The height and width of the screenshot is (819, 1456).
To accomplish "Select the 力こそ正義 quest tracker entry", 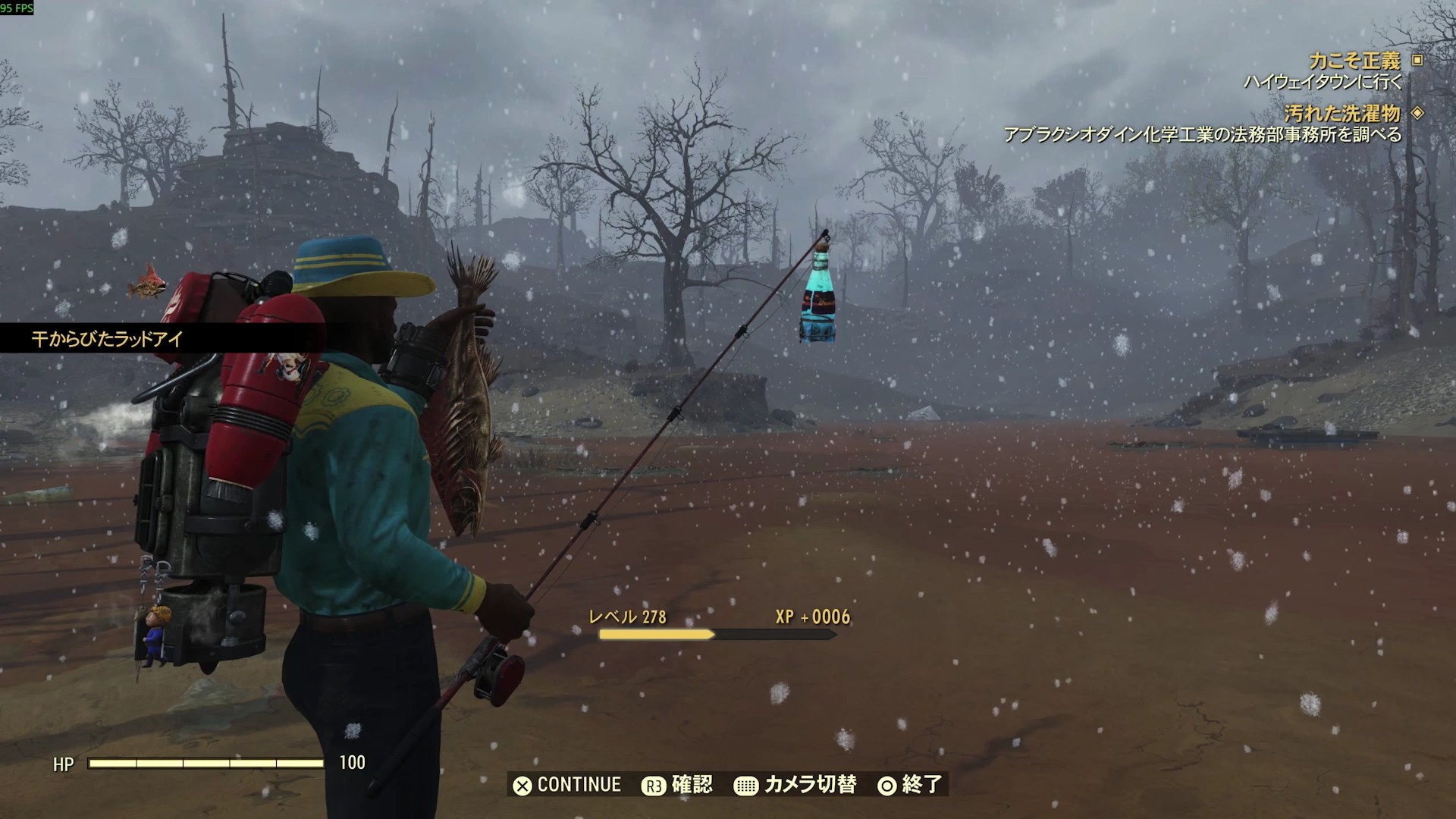I will click(x=1354, y=61).
